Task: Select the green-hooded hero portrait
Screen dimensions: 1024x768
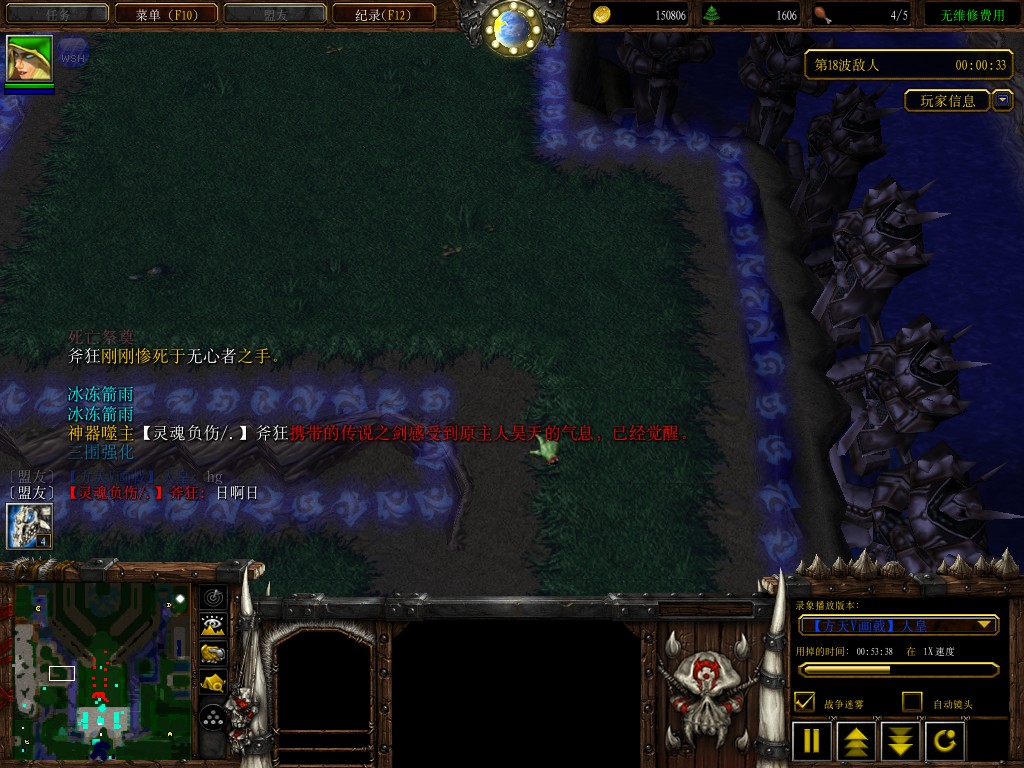Action: point(29,59)
